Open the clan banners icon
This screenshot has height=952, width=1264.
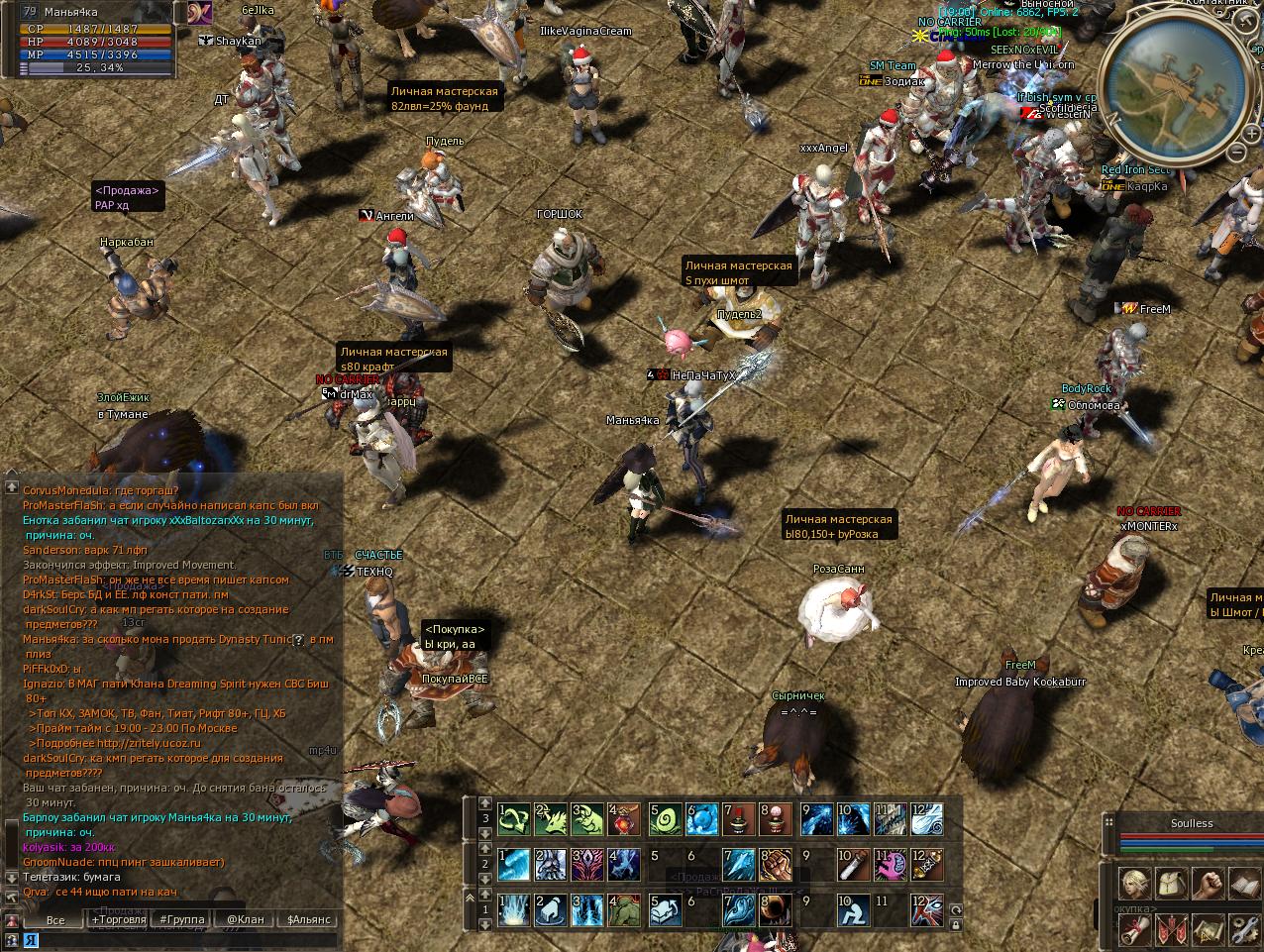tap(1171, 928)
